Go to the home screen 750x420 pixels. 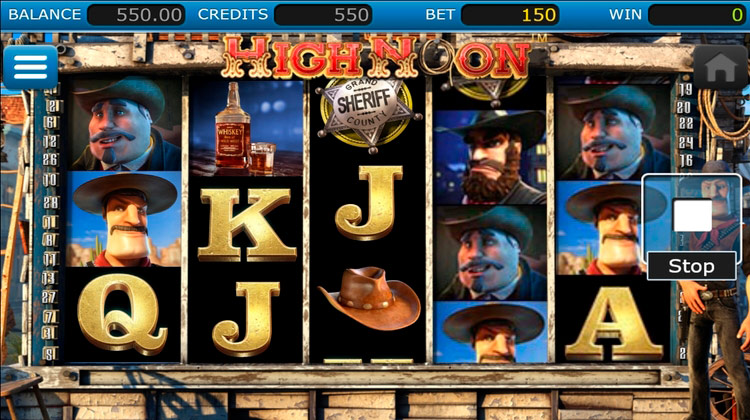click(x=720, y=68)
